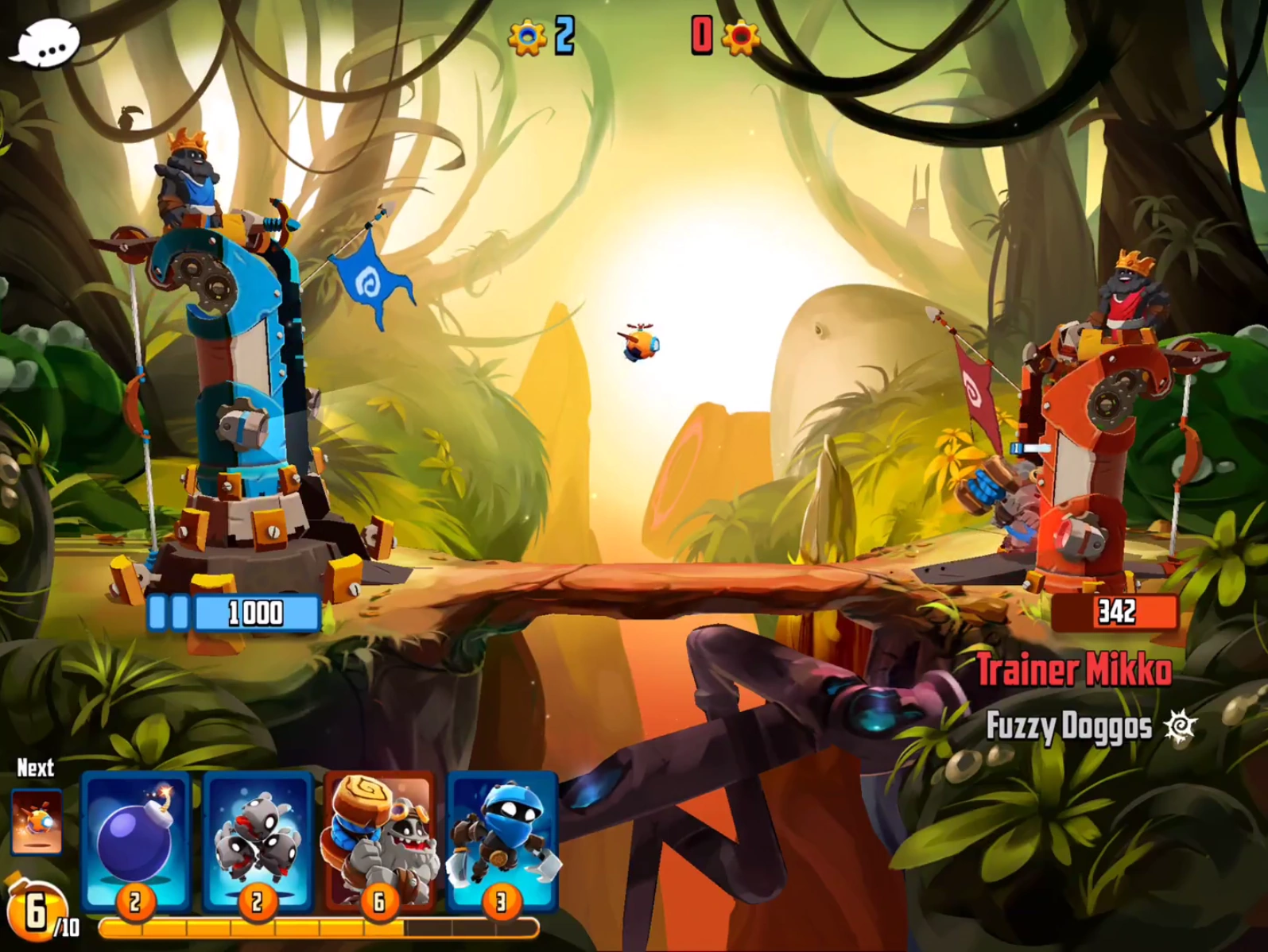Open the chat bubble icon
This screenshot has height=952, width=1268.
(x=48, y=44)
